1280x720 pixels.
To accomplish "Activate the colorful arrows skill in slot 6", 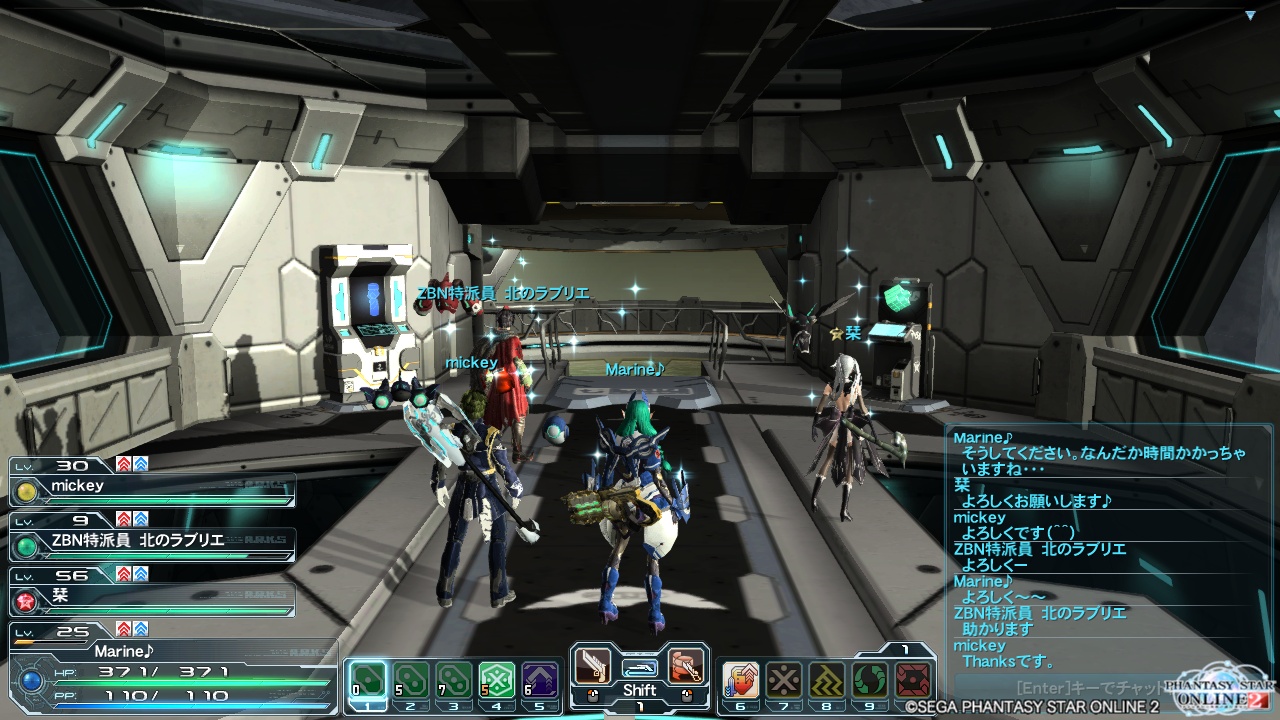I will point(741,680).
